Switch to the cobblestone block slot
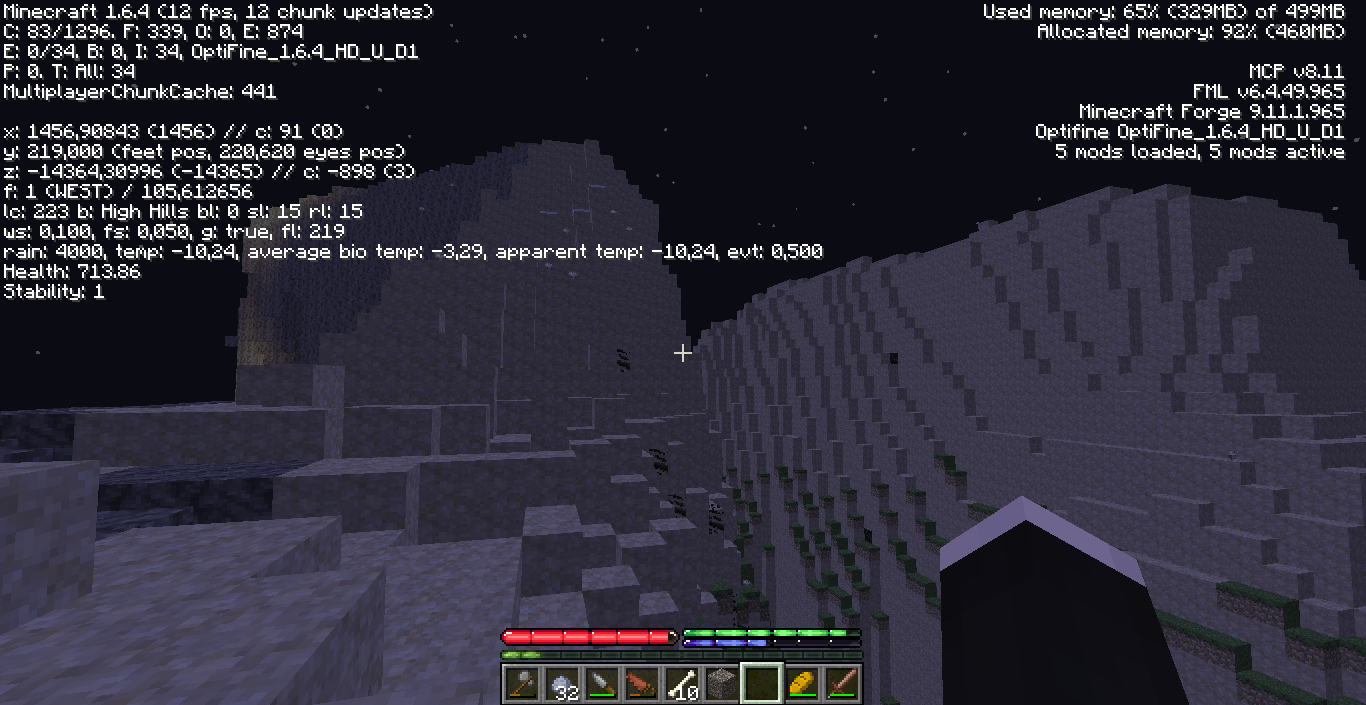1366x705 pixels. pos(721,684)
